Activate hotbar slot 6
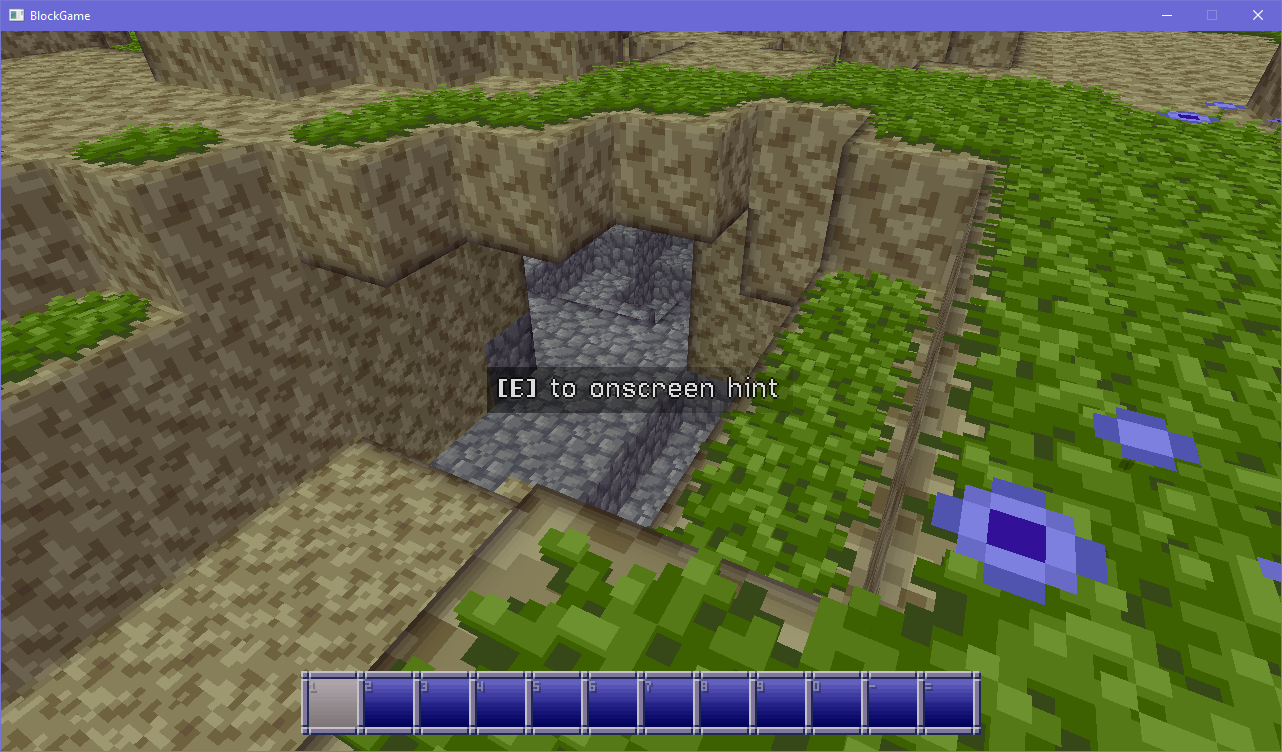Viewport: 1282px width, 752px height. point(613,703)
